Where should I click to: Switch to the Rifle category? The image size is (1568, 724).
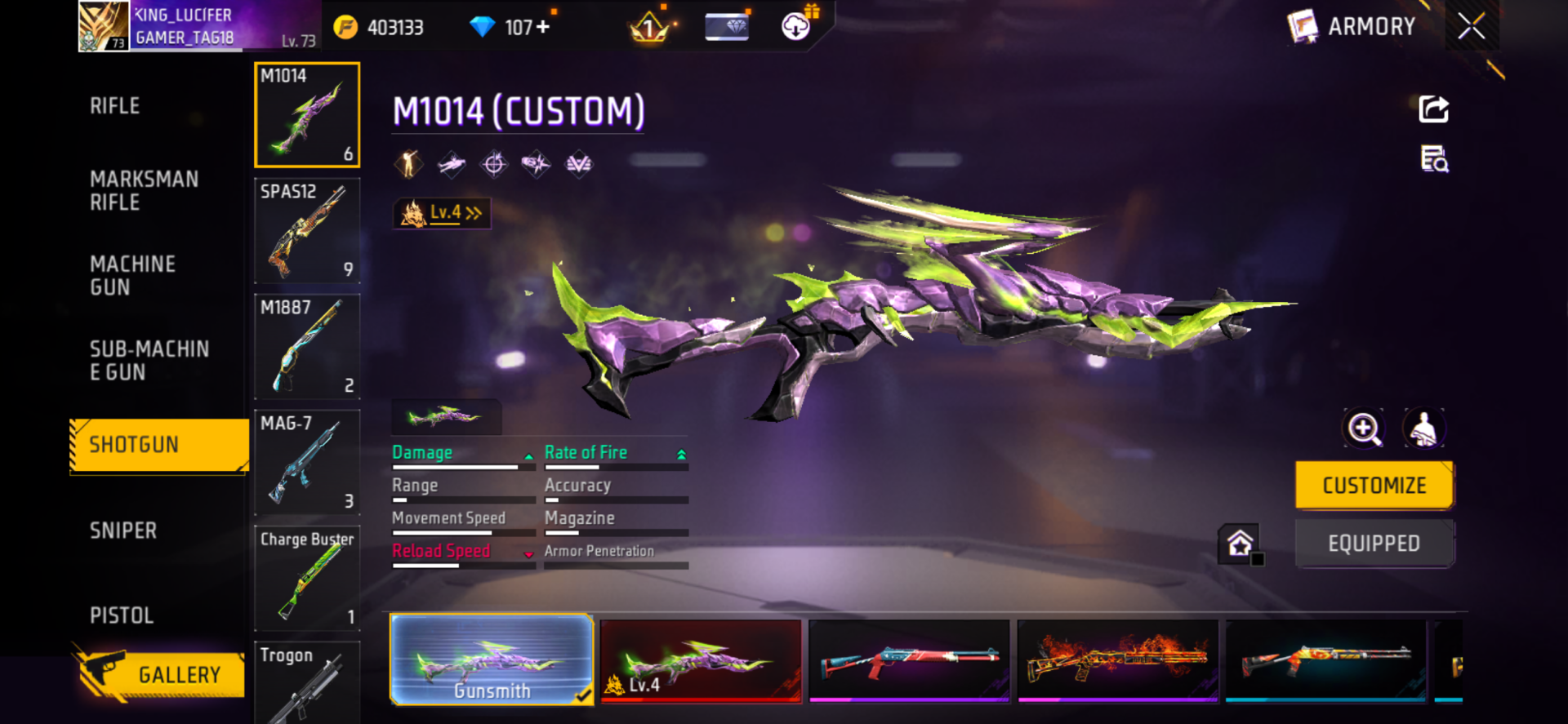(115, 106)
